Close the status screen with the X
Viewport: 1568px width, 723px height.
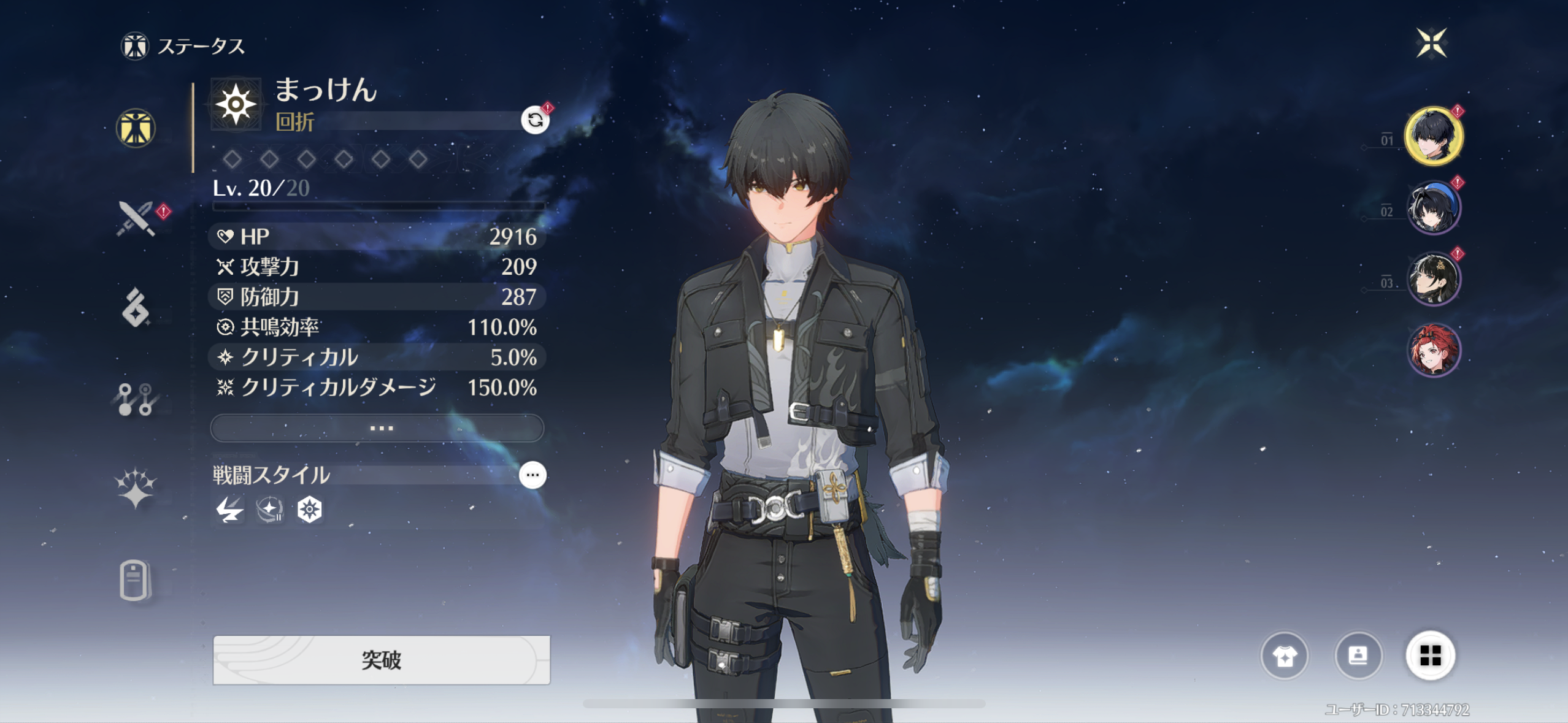click(1431, 43)
